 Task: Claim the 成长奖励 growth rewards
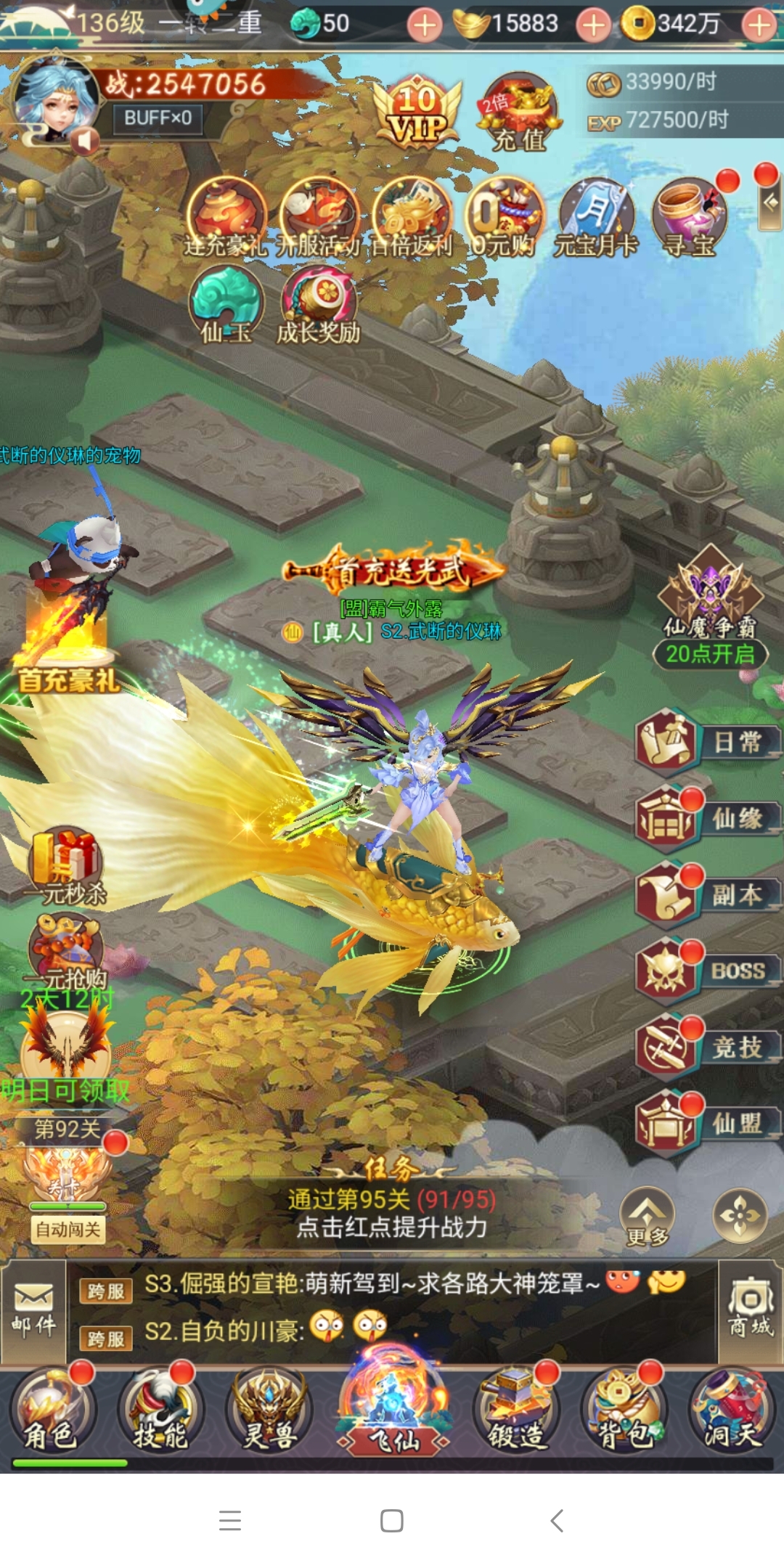pos(318,305)
